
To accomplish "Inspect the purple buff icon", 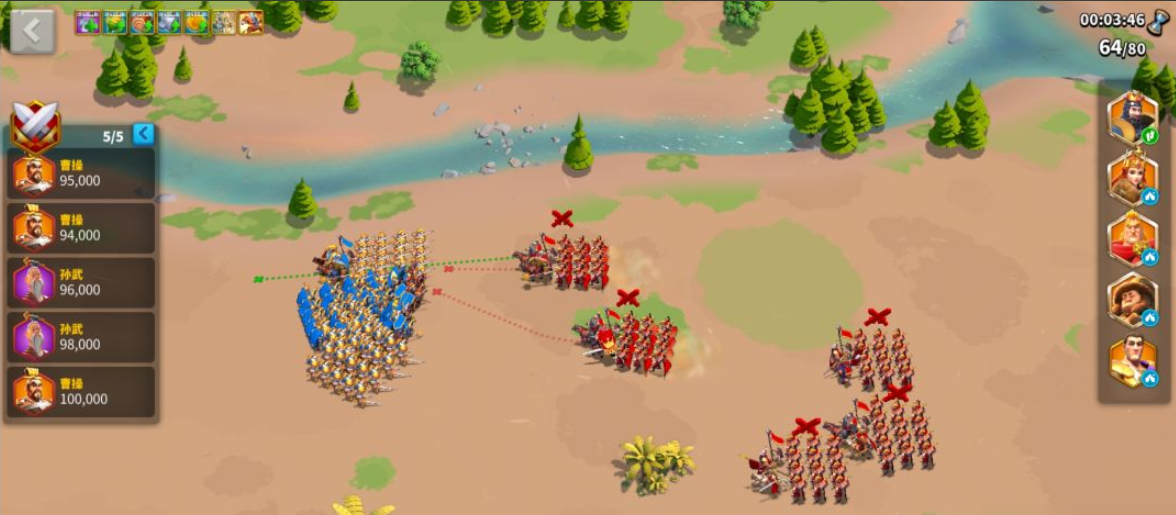I will click(x=88, y=22).
